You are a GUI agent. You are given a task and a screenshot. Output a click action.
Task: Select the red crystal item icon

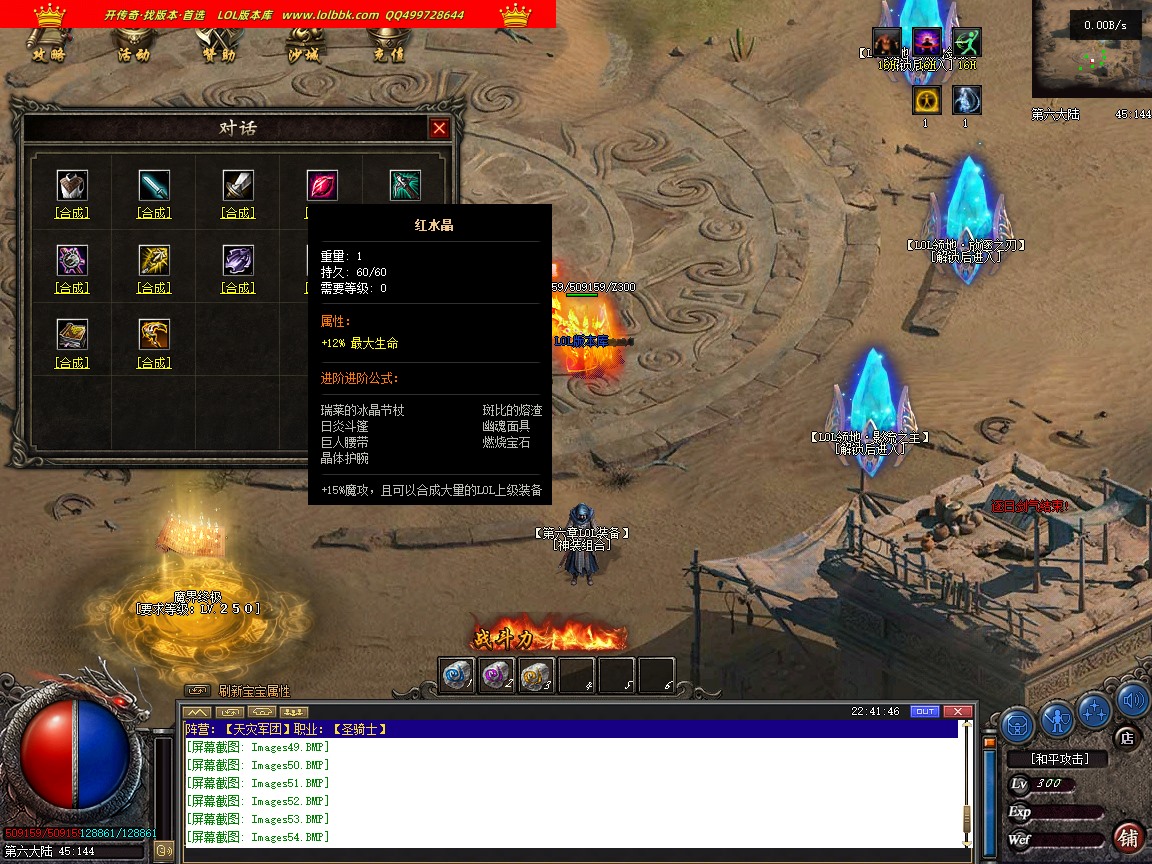(322, 185)
